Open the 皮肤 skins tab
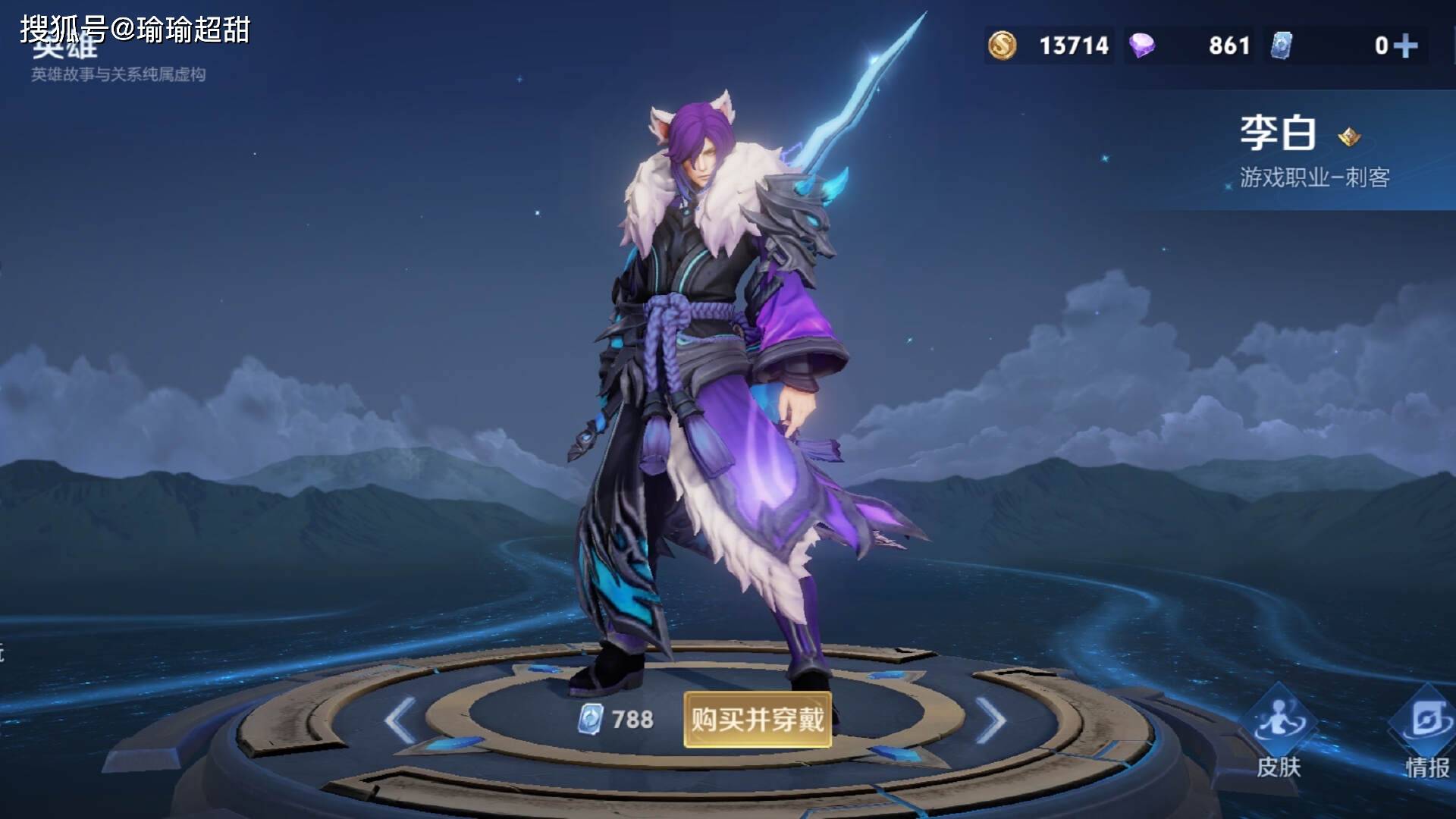This screenshot has width=1456, height=819. coord(1279,733)
